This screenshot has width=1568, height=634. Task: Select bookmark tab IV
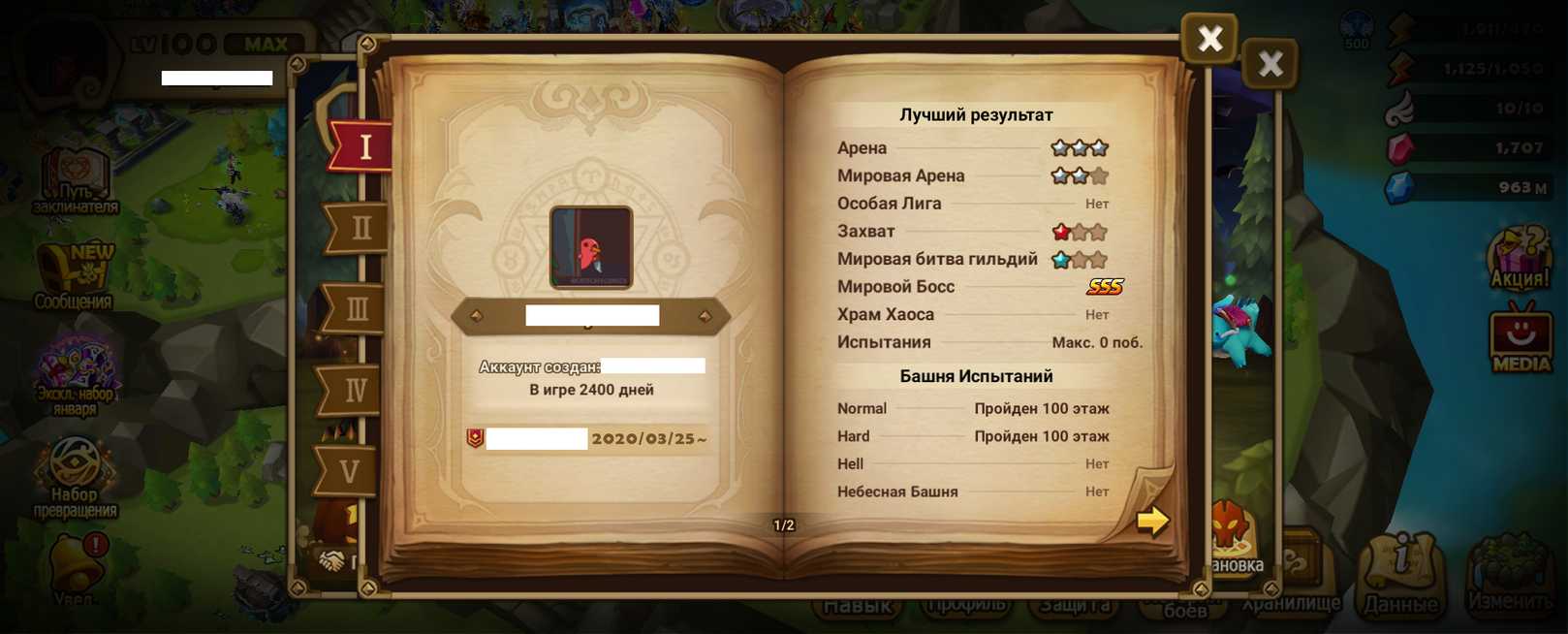click(354, 391)
